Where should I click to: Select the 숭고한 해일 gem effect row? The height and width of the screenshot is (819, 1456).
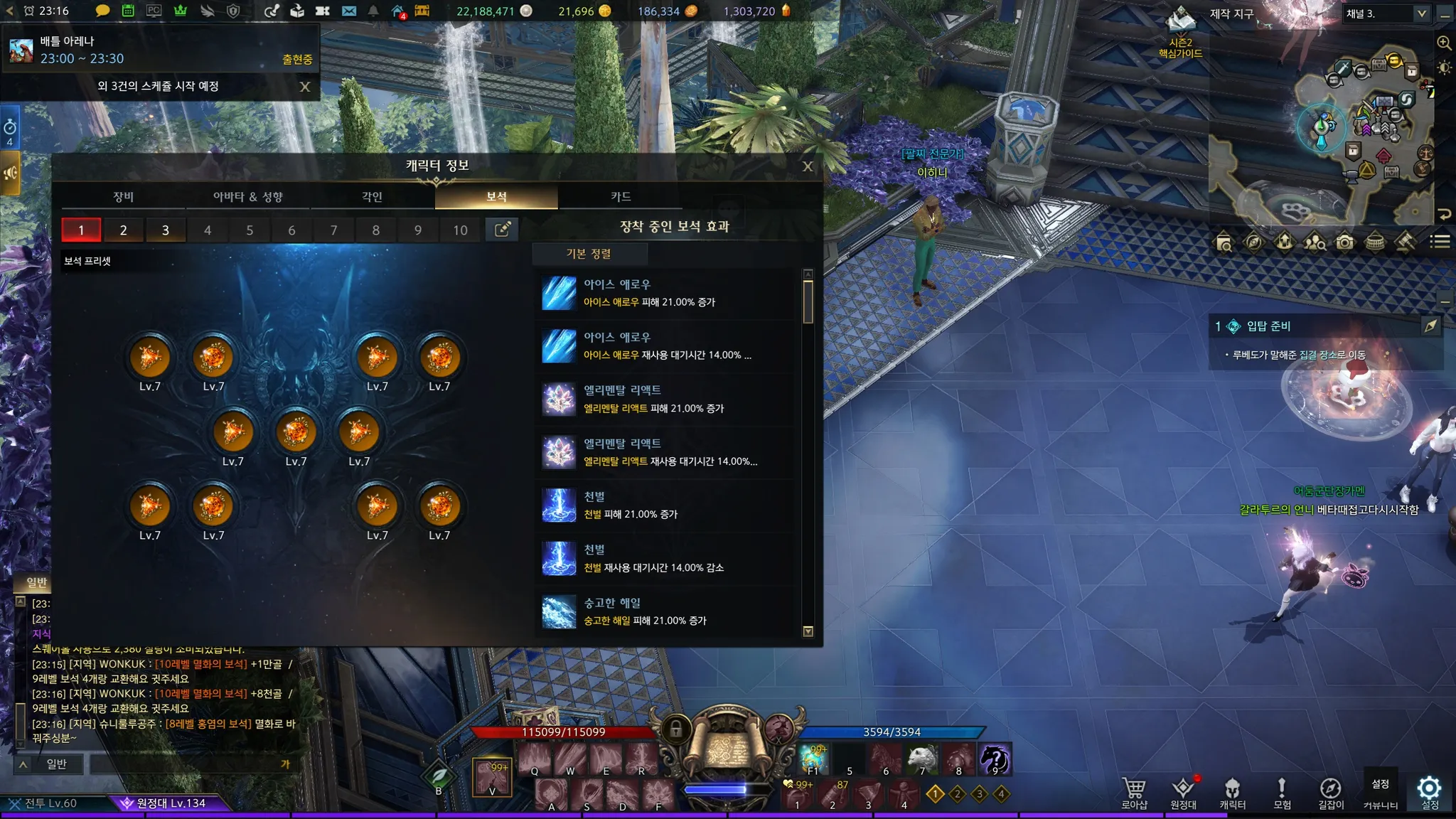[668, 611]
